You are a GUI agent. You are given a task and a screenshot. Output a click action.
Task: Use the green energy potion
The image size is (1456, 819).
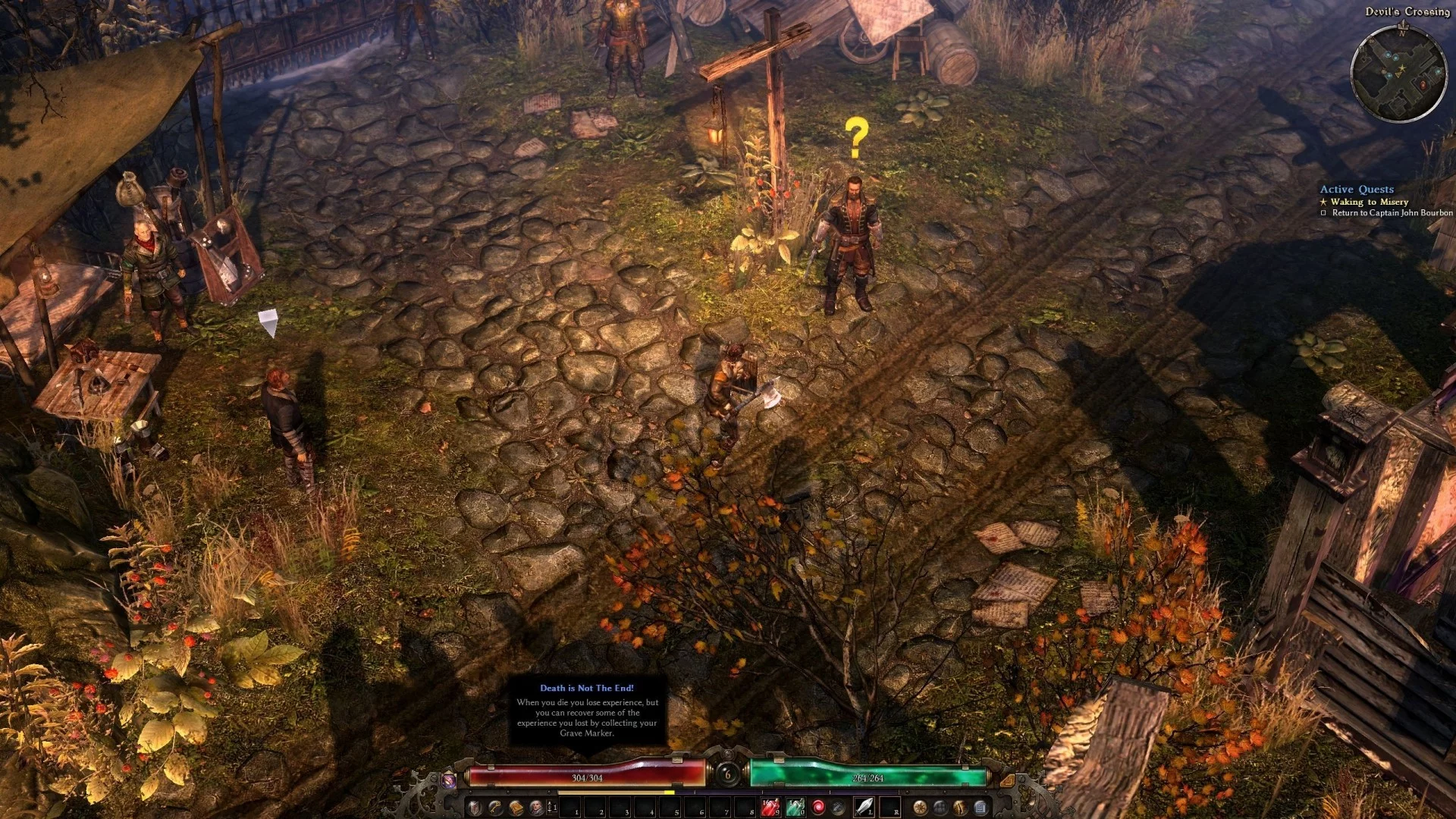[794, 807]
